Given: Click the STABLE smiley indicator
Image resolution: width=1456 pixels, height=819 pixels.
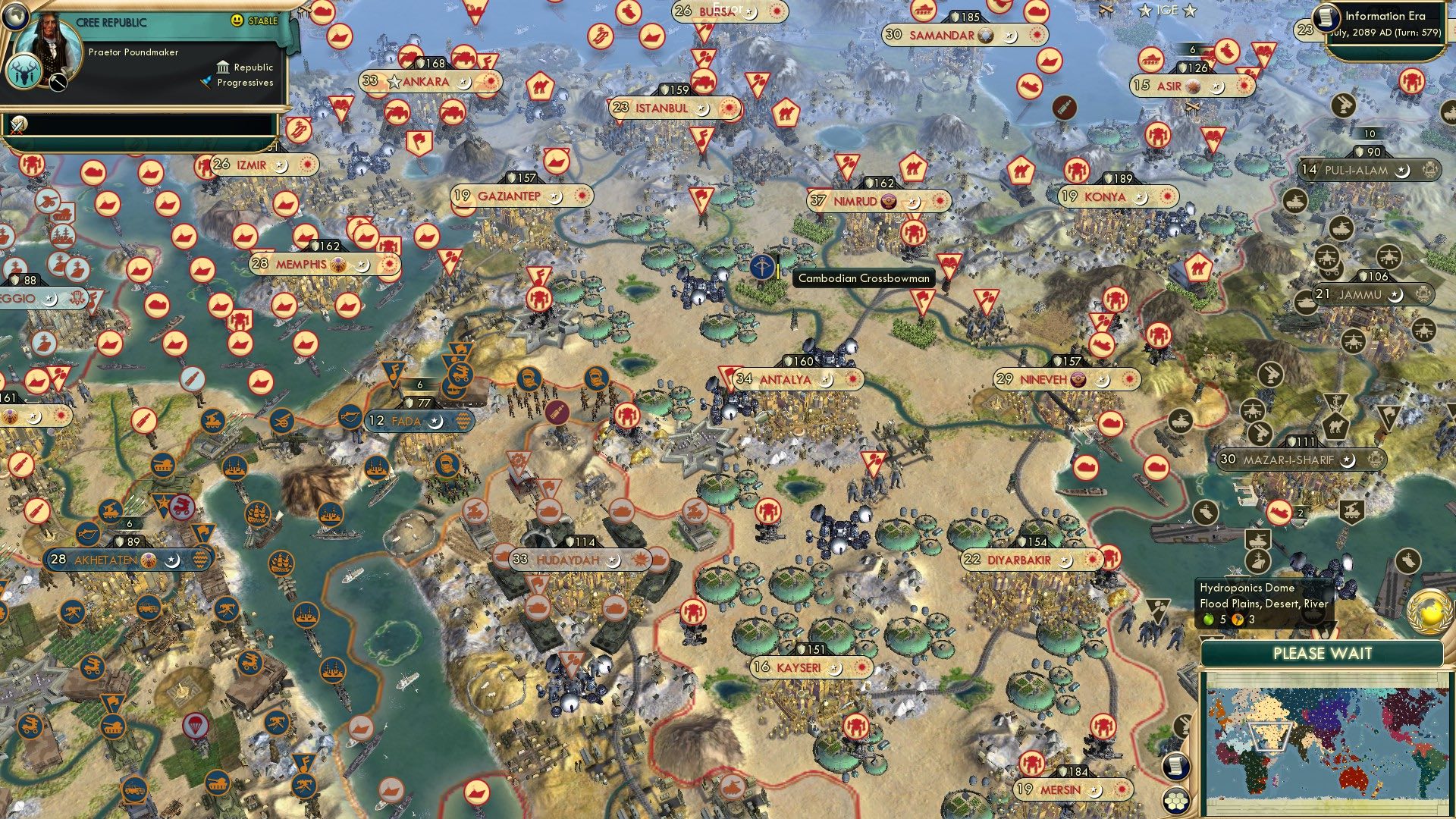Looking at the screenshot, I should coord(237,20).
